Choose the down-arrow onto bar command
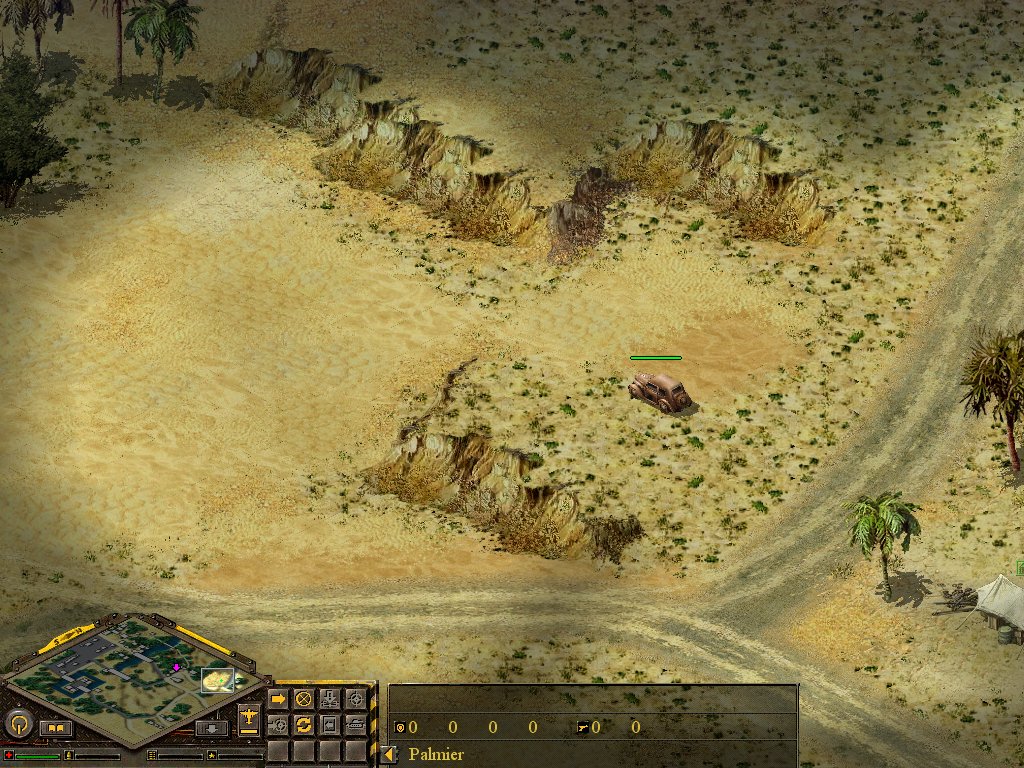The width and height of the screenshot is (1024, 768). [x=330, y=700]
